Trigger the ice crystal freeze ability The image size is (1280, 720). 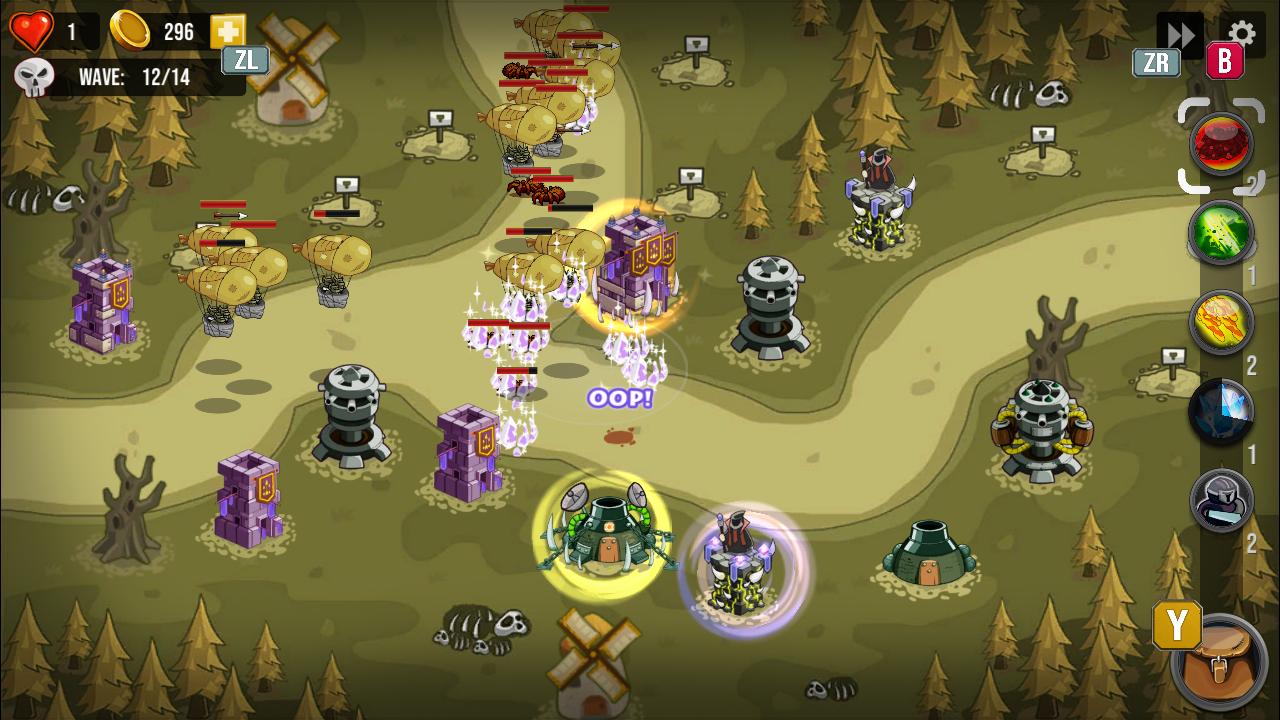click(x=1221, y=410)
